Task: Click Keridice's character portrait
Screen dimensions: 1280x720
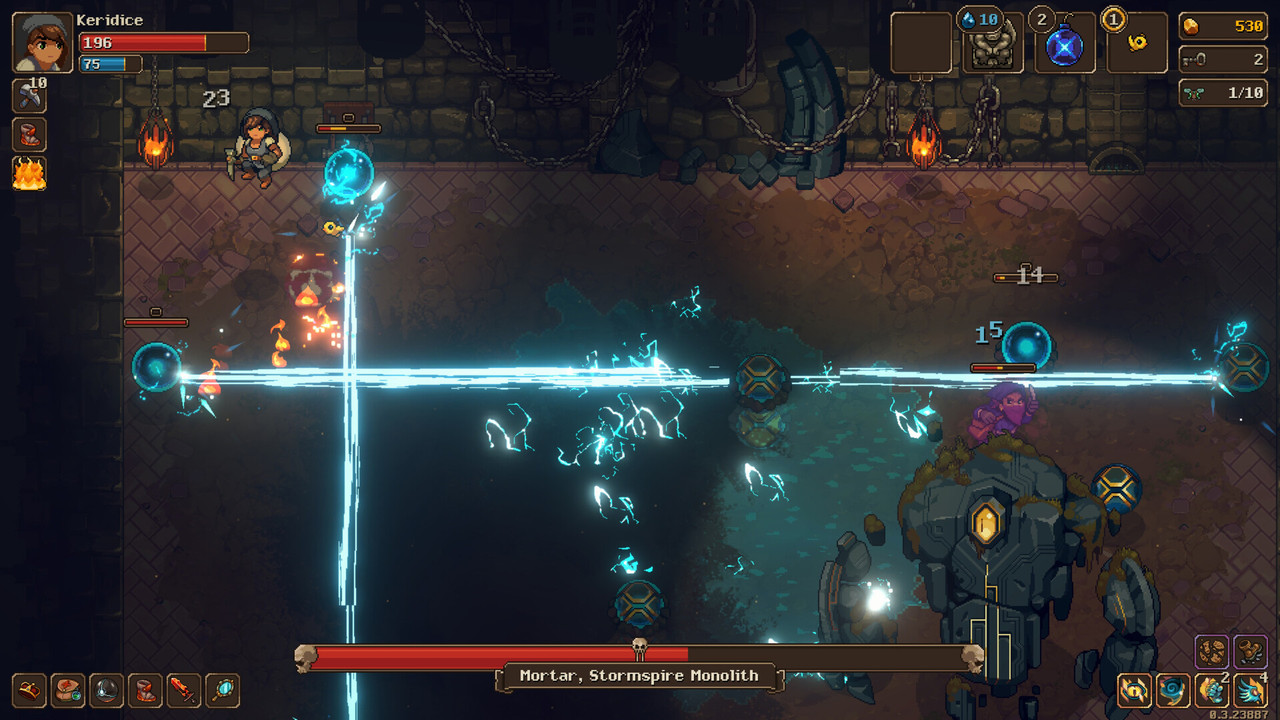Action: coord(43,43)
